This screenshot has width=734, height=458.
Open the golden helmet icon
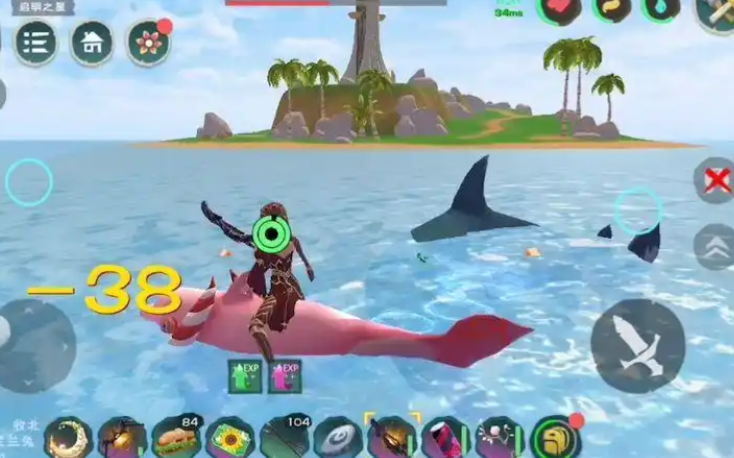click(556, 438)
